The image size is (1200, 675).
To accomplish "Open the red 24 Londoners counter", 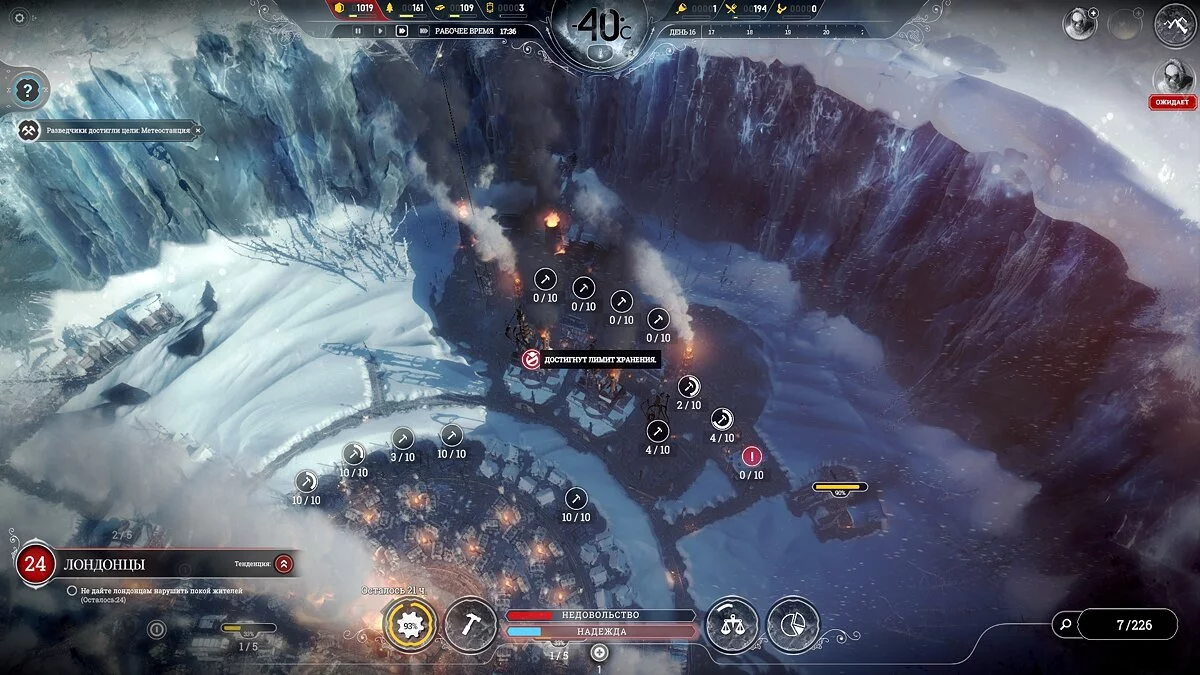I will tap(35, 564).
